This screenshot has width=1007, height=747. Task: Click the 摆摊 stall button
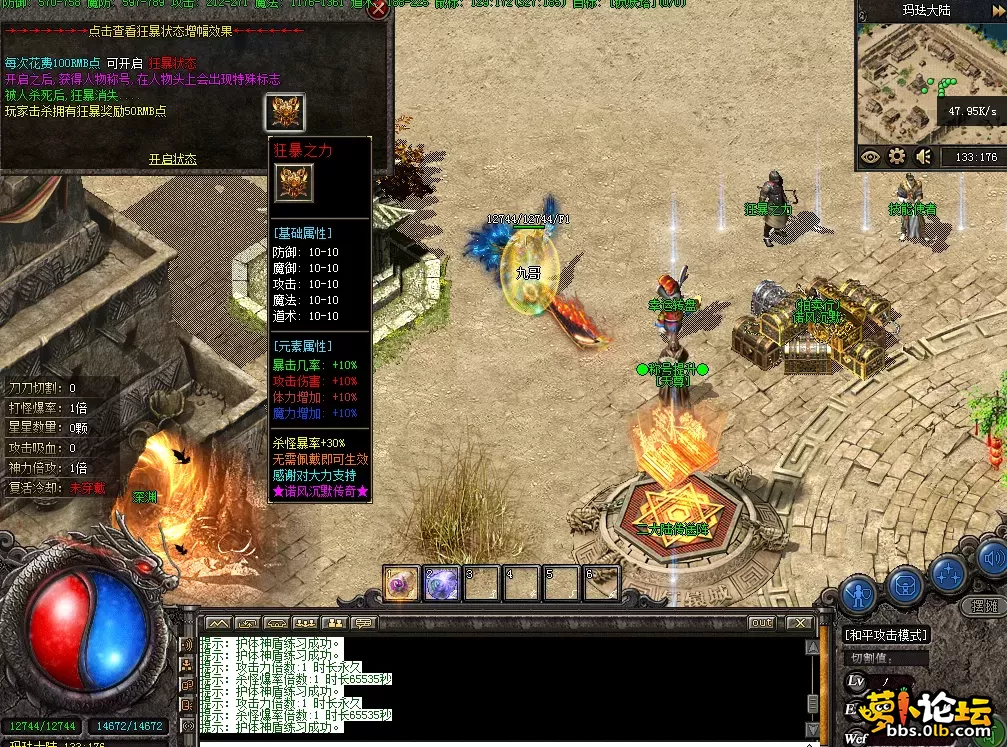tap(984, 606)
